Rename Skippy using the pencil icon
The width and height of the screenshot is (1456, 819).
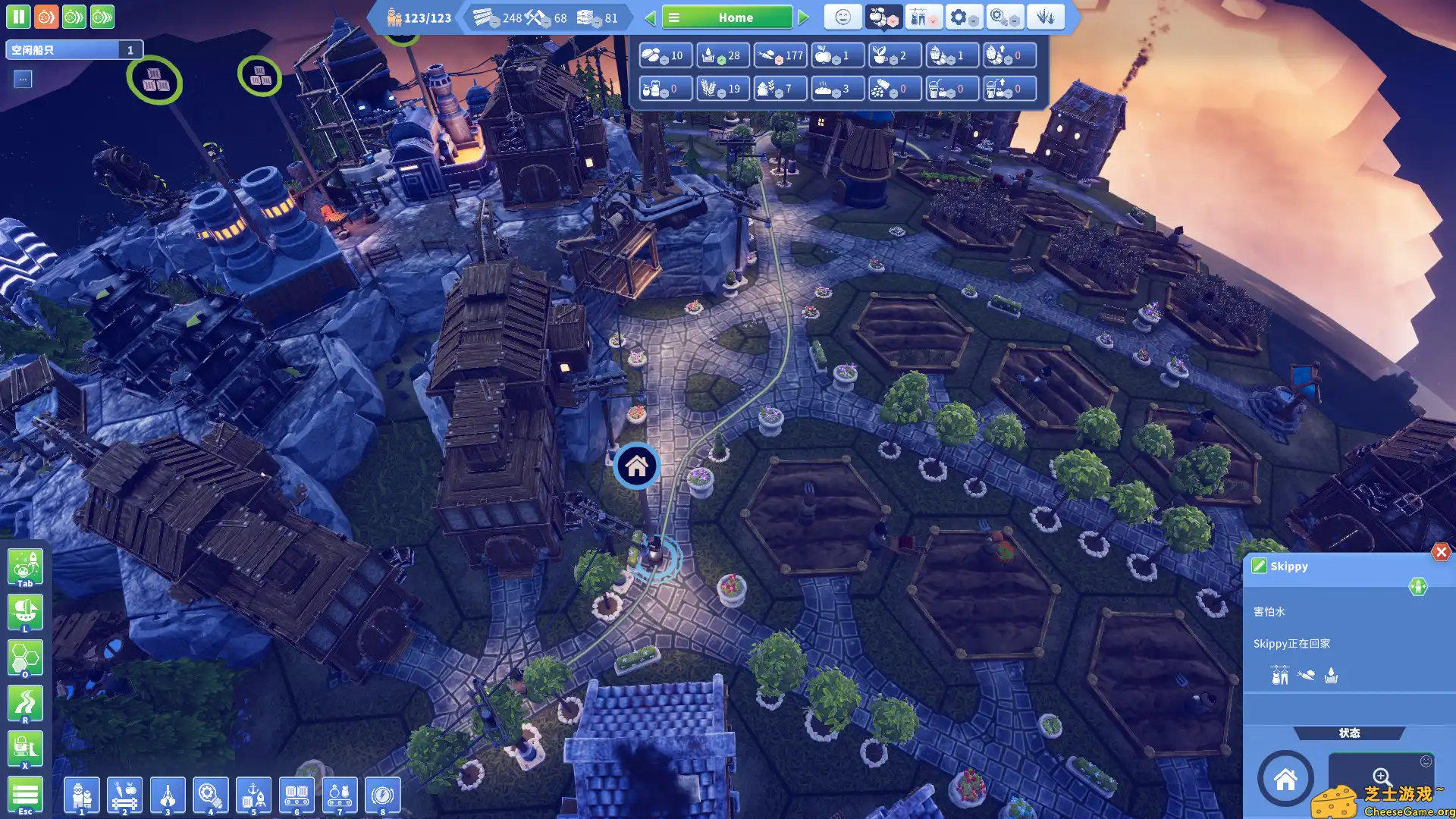[1259, 566]
